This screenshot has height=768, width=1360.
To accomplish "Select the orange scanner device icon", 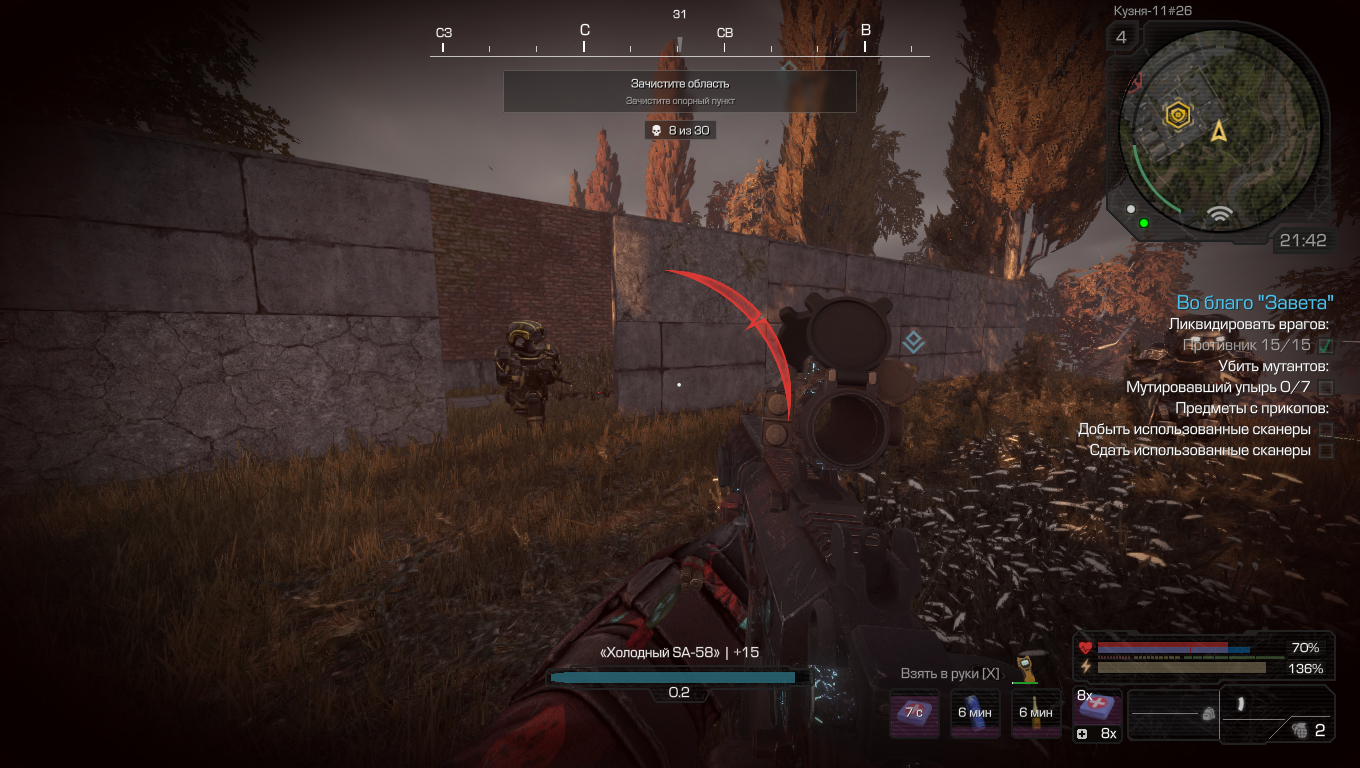I will [x=1023, y=668].
